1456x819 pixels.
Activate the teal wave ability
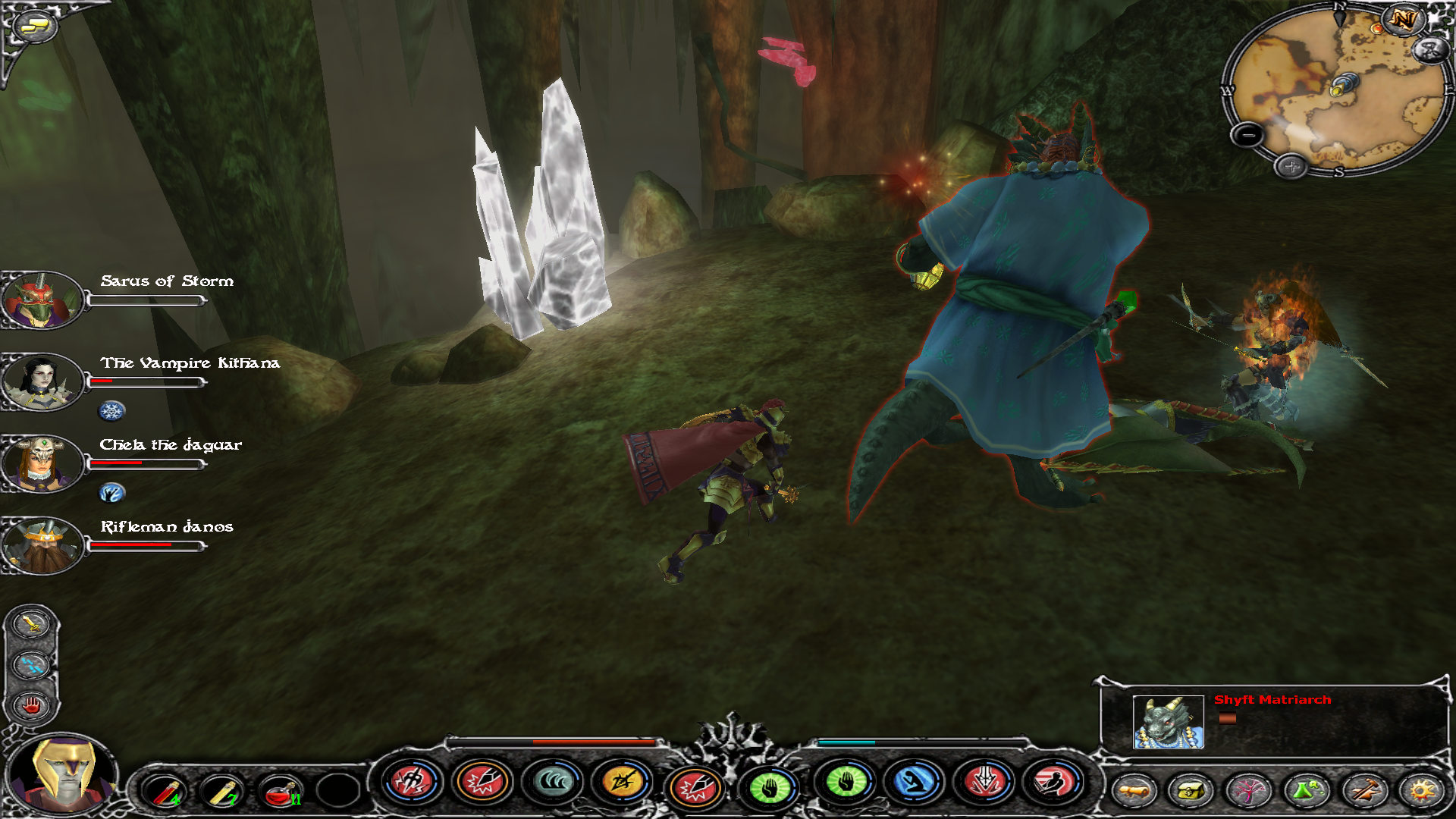(x=553, y=783)
